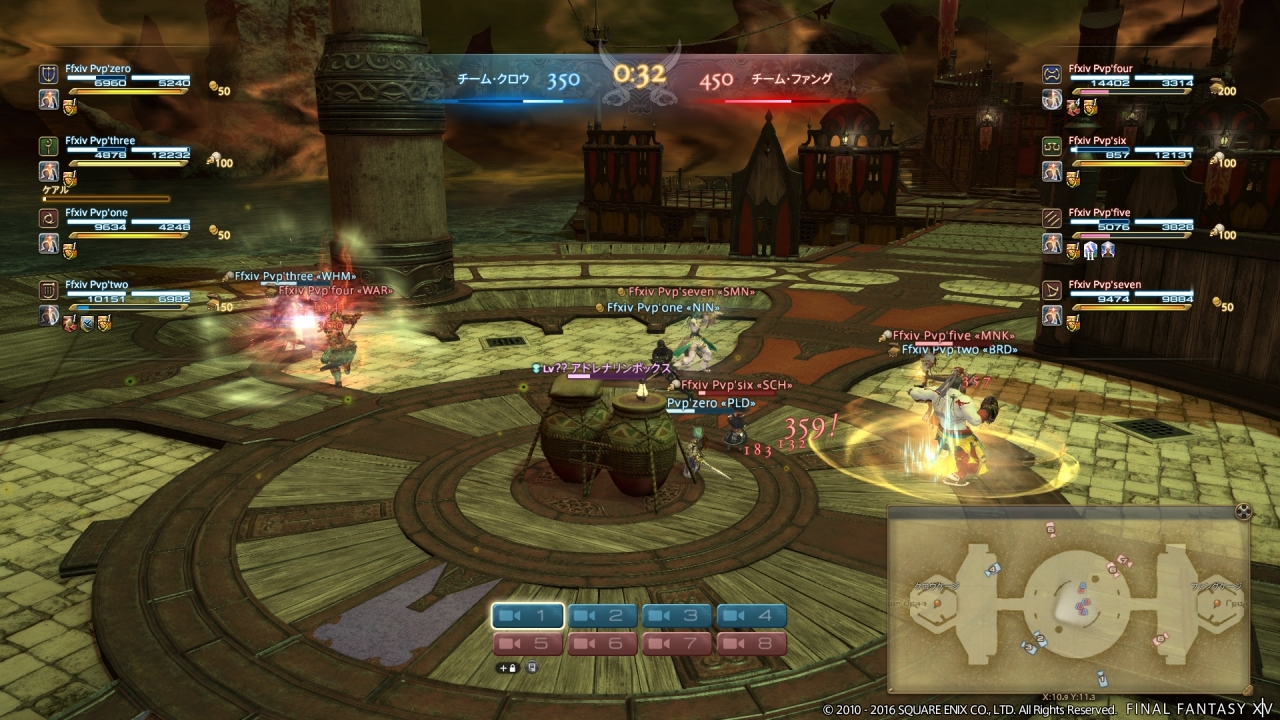Activate blue camera 4

tap(751, 616)
